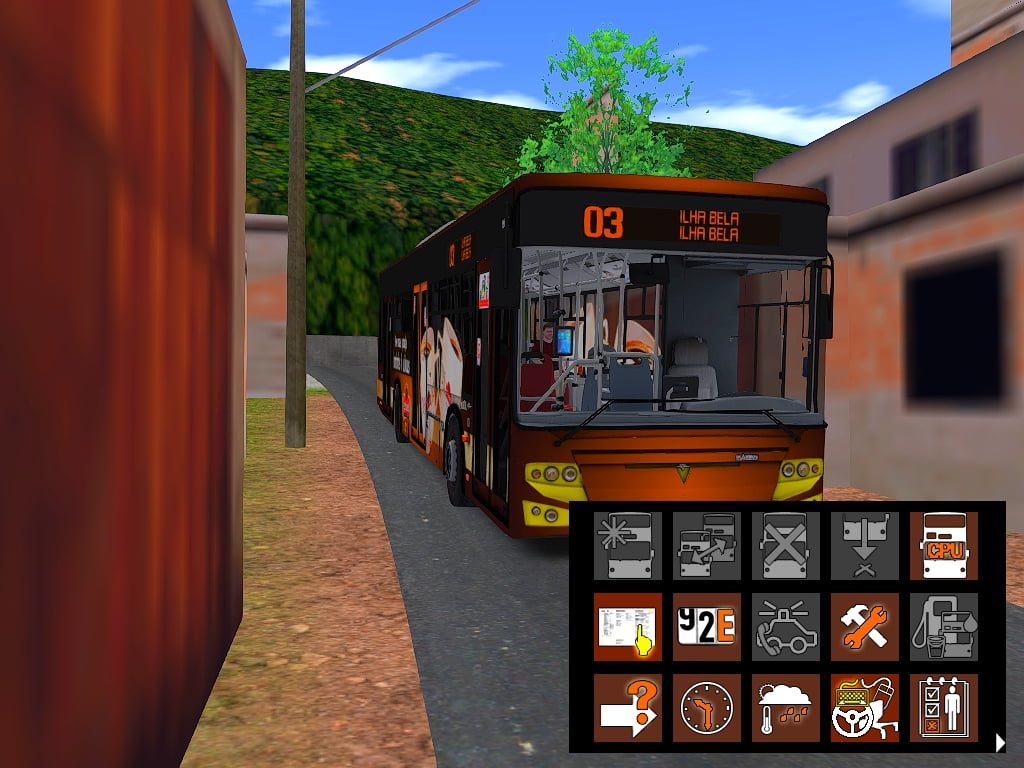Open the weather cloud and thermometer icon

tap(785, 708)
